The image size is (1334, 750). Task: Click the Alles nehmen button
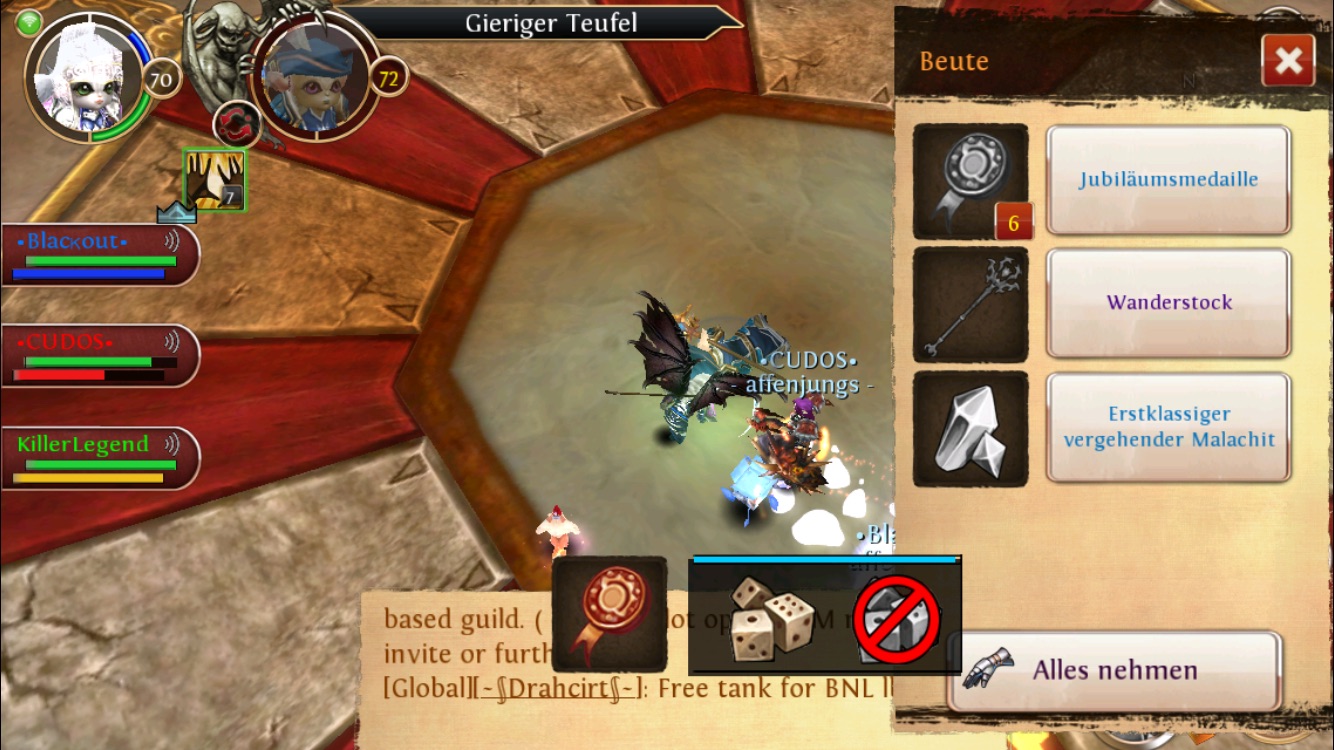point(1114,670)
